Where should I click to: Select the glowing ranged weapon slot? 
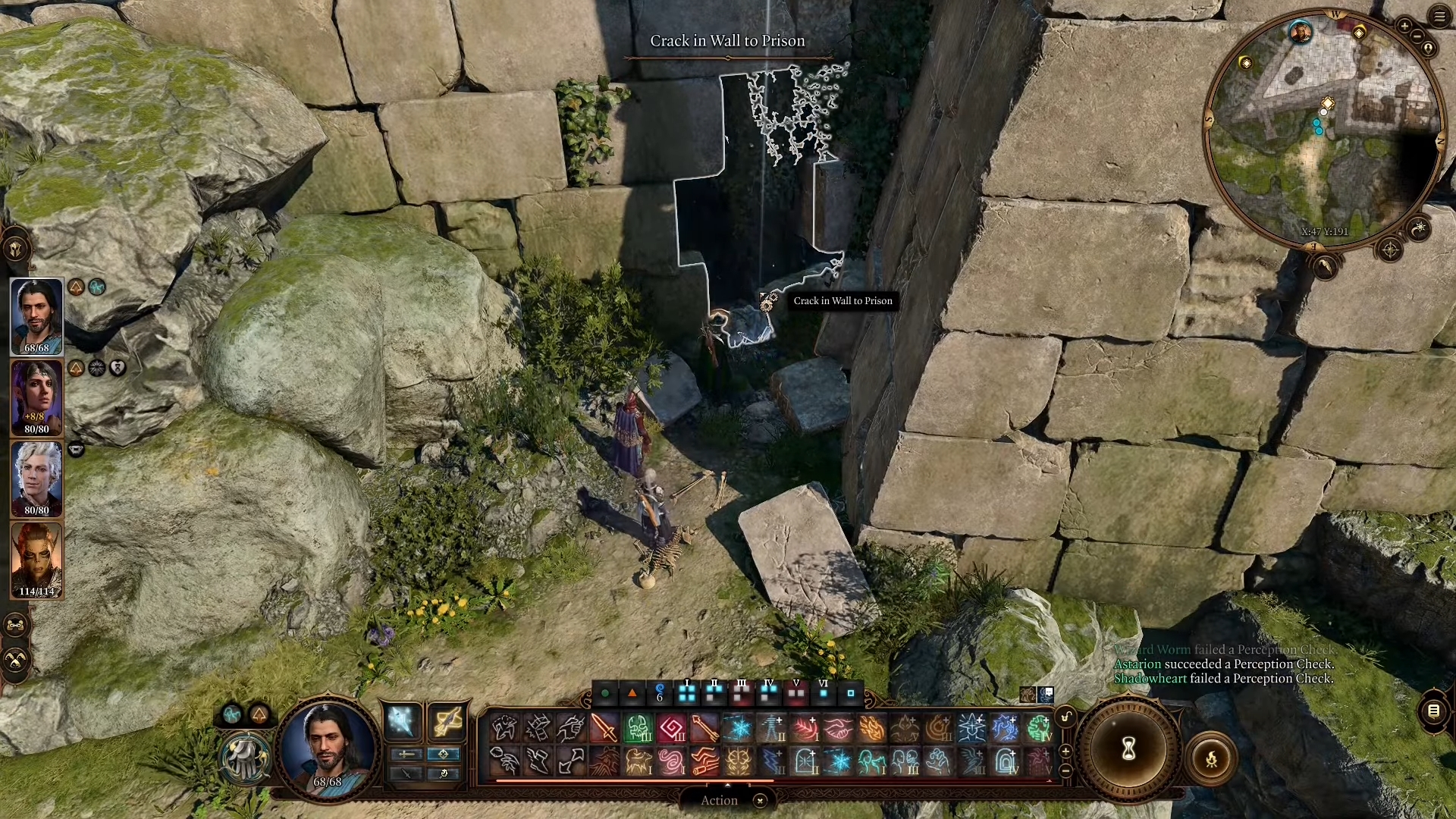coord(447,720)
